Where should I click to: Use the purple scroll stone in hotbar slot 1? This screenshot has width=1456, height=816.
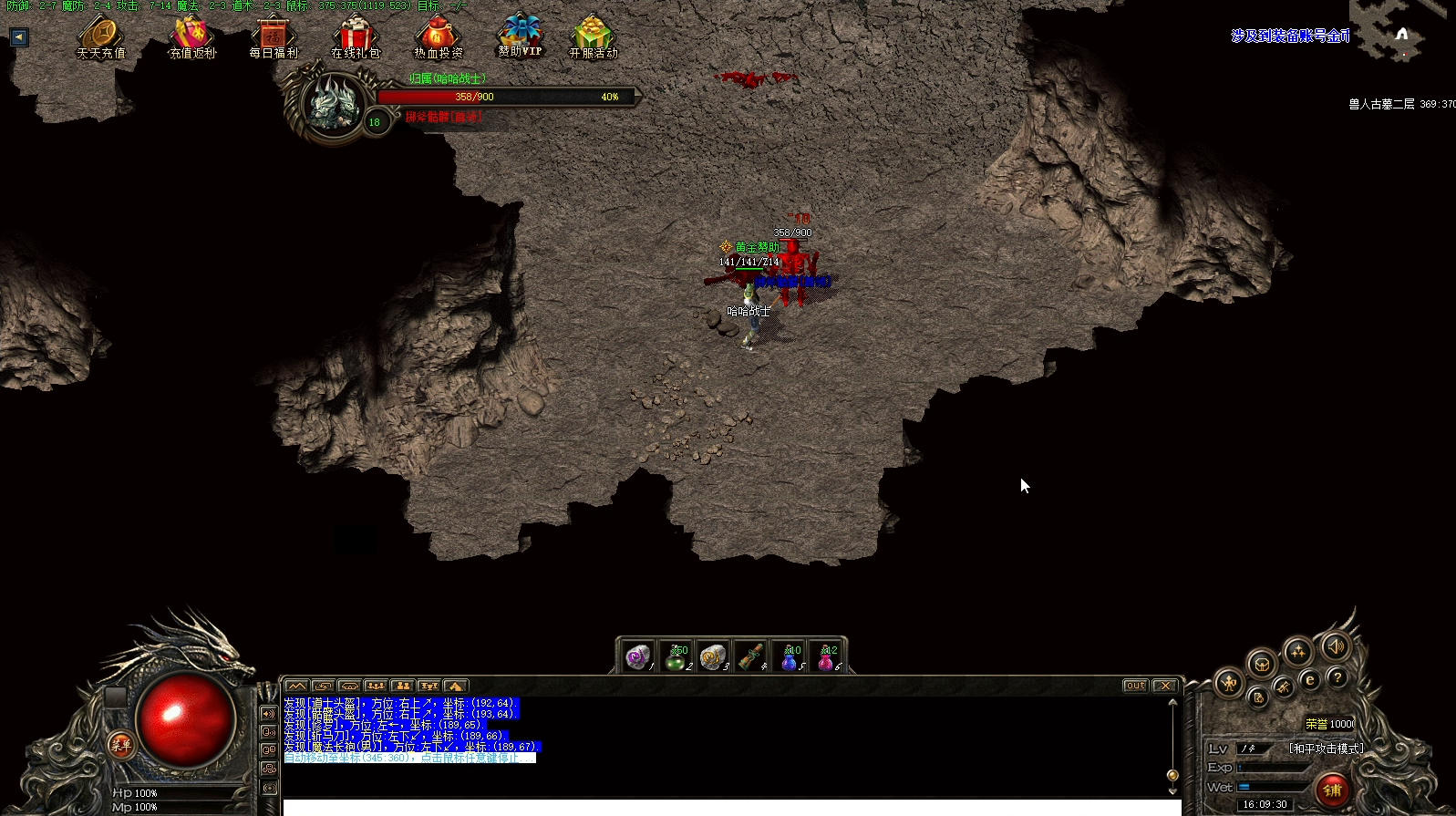pyautogui.click(x=638, y=656)
